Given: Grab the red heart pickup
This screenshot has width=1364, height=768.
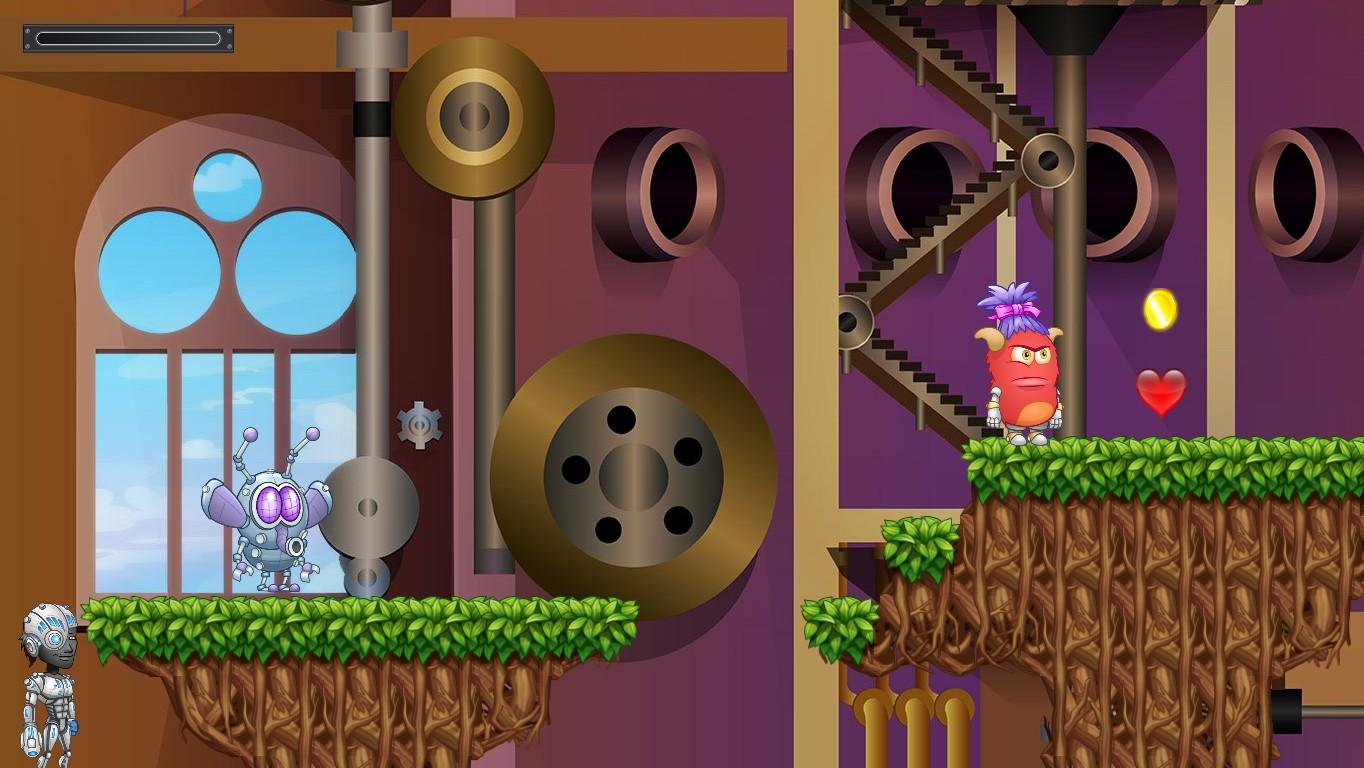Looking at the screenshot, I should [x=1160, y=390].
